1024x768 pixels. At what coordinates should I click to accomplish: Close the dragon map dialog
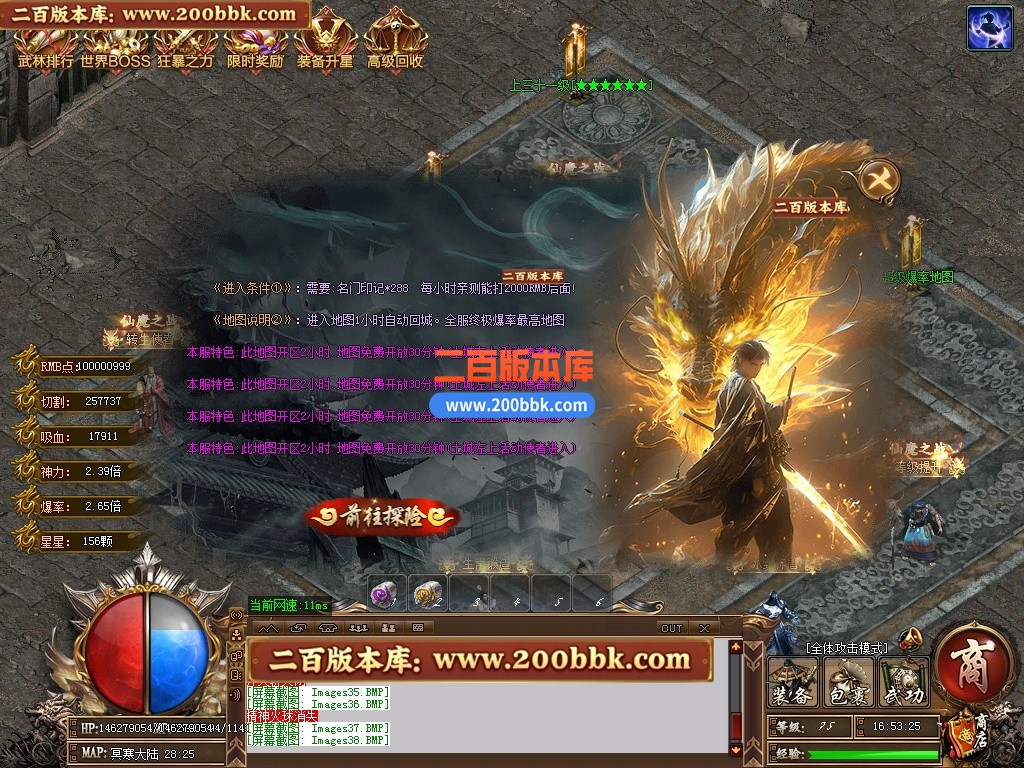[880, 180]
